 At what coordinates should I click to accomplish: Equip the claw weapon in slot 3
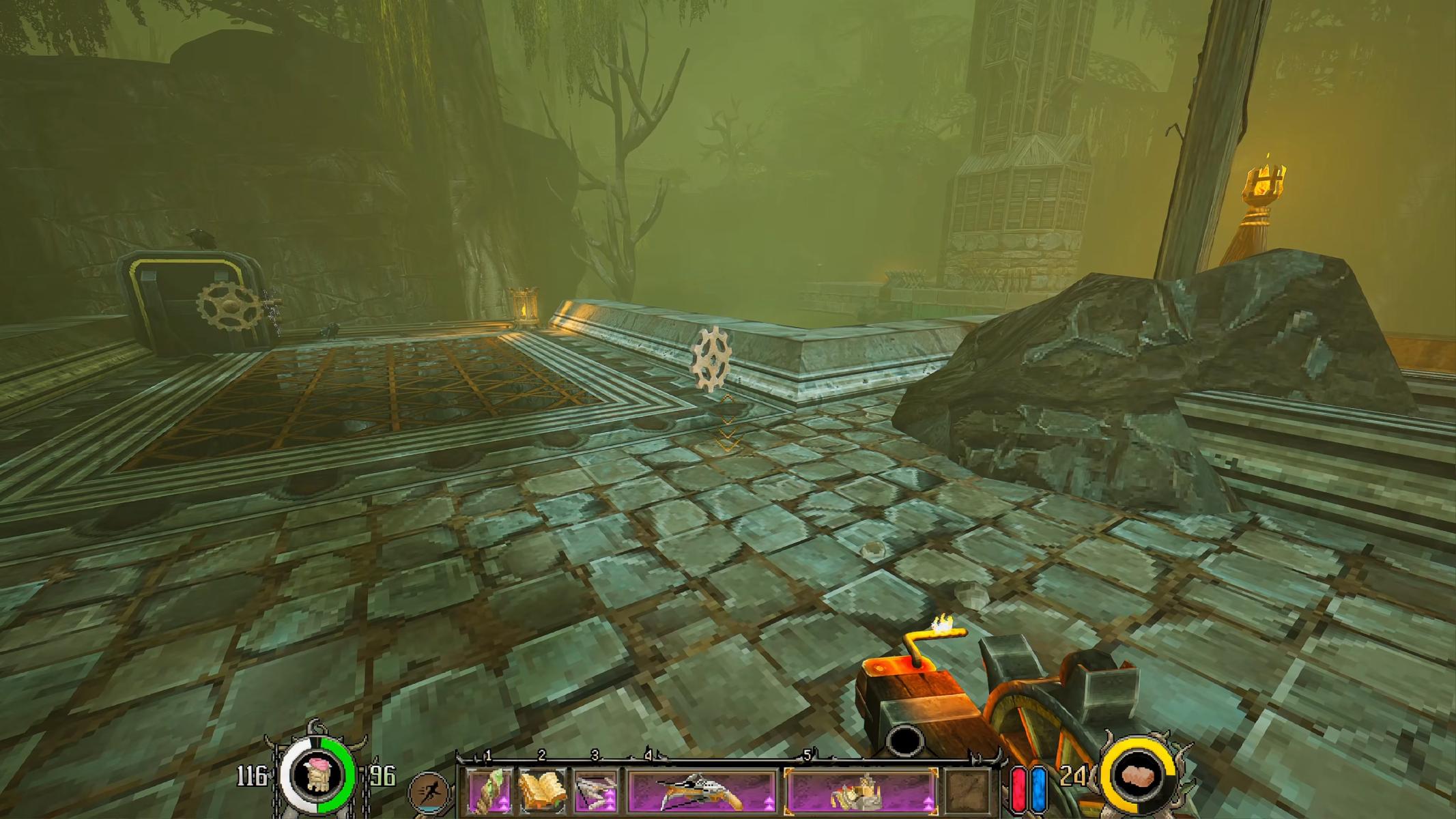click(596, 791)
